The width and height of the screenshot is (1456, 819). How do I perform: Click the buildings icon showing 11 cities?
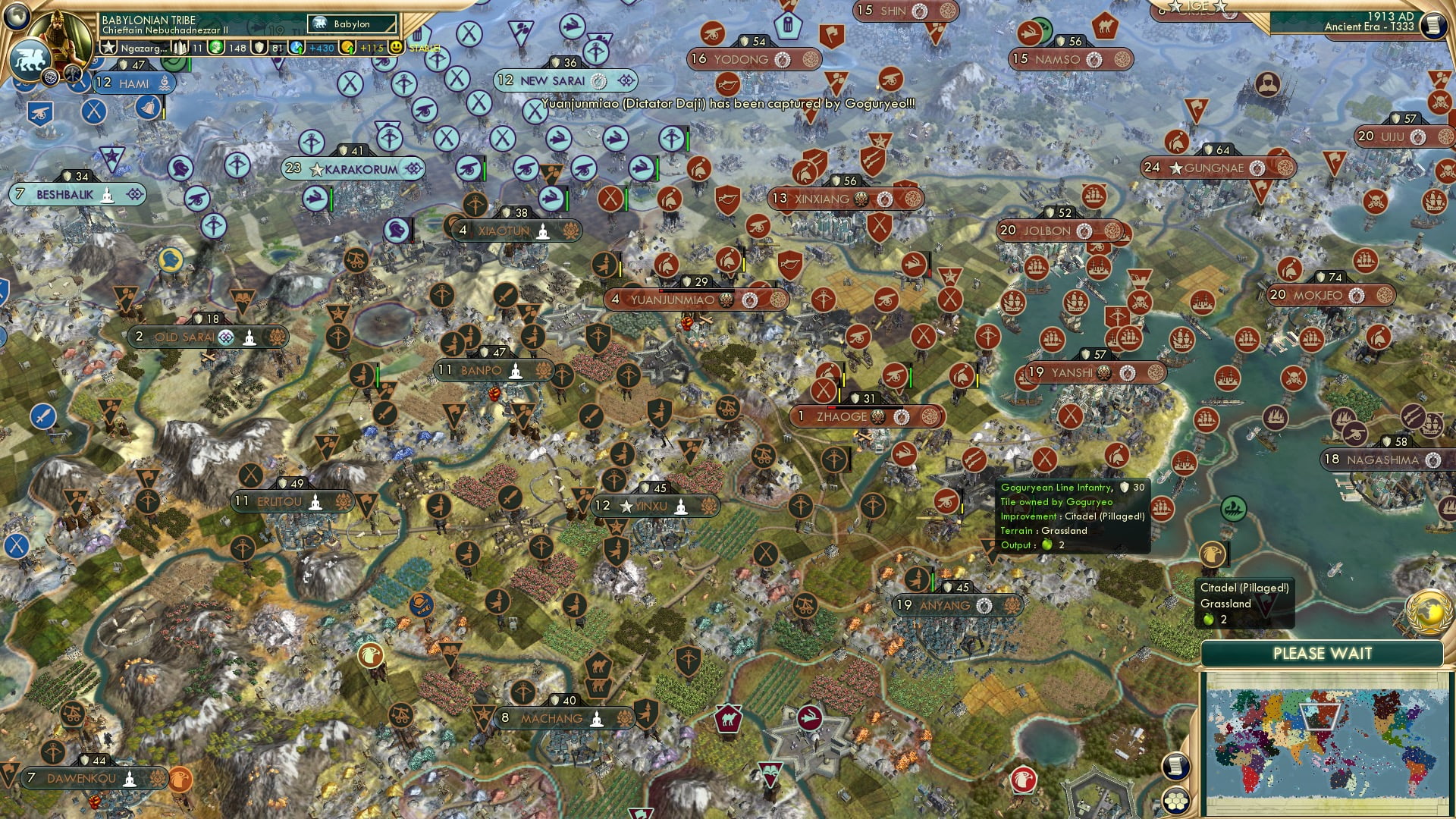[180, 47]
